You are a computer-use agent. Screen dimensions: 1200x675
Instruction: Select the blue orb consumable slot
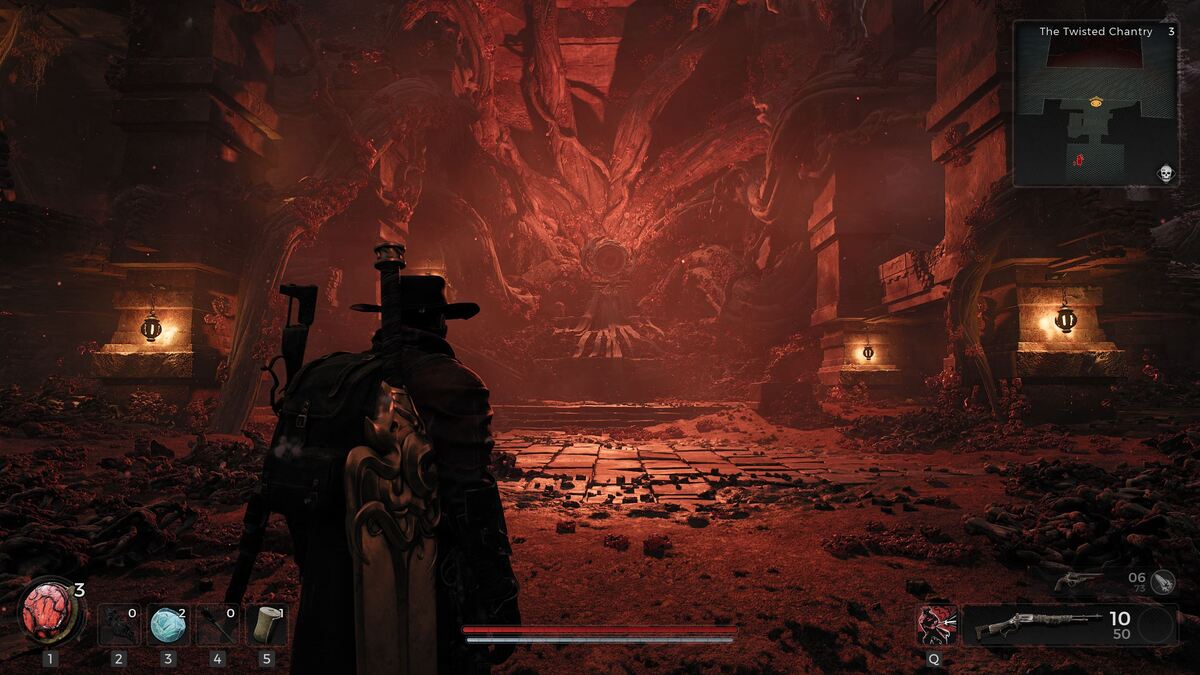pyautogui.click(x=168, y=625)
